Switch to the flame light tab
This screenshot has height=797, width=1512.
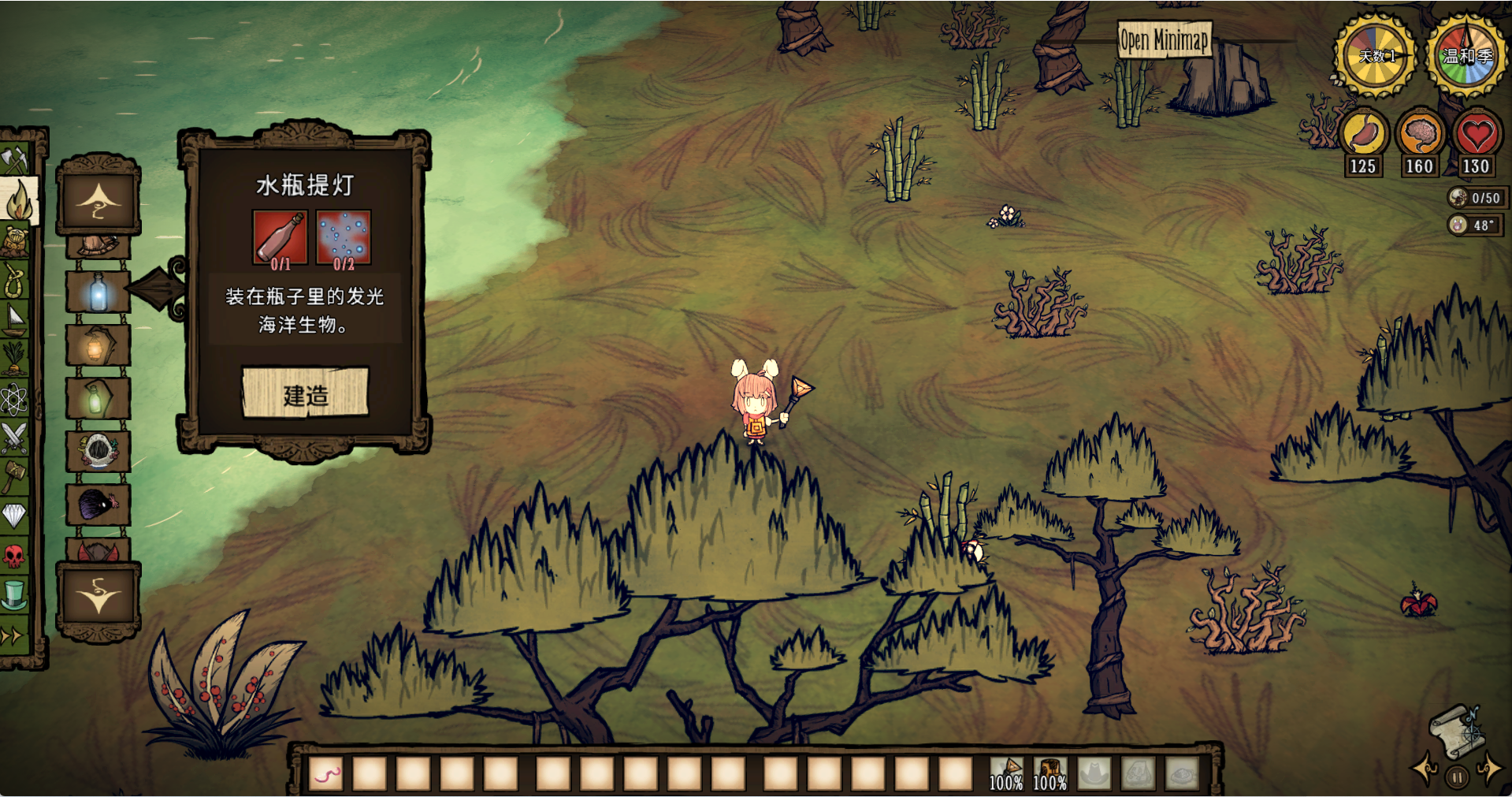17,201
